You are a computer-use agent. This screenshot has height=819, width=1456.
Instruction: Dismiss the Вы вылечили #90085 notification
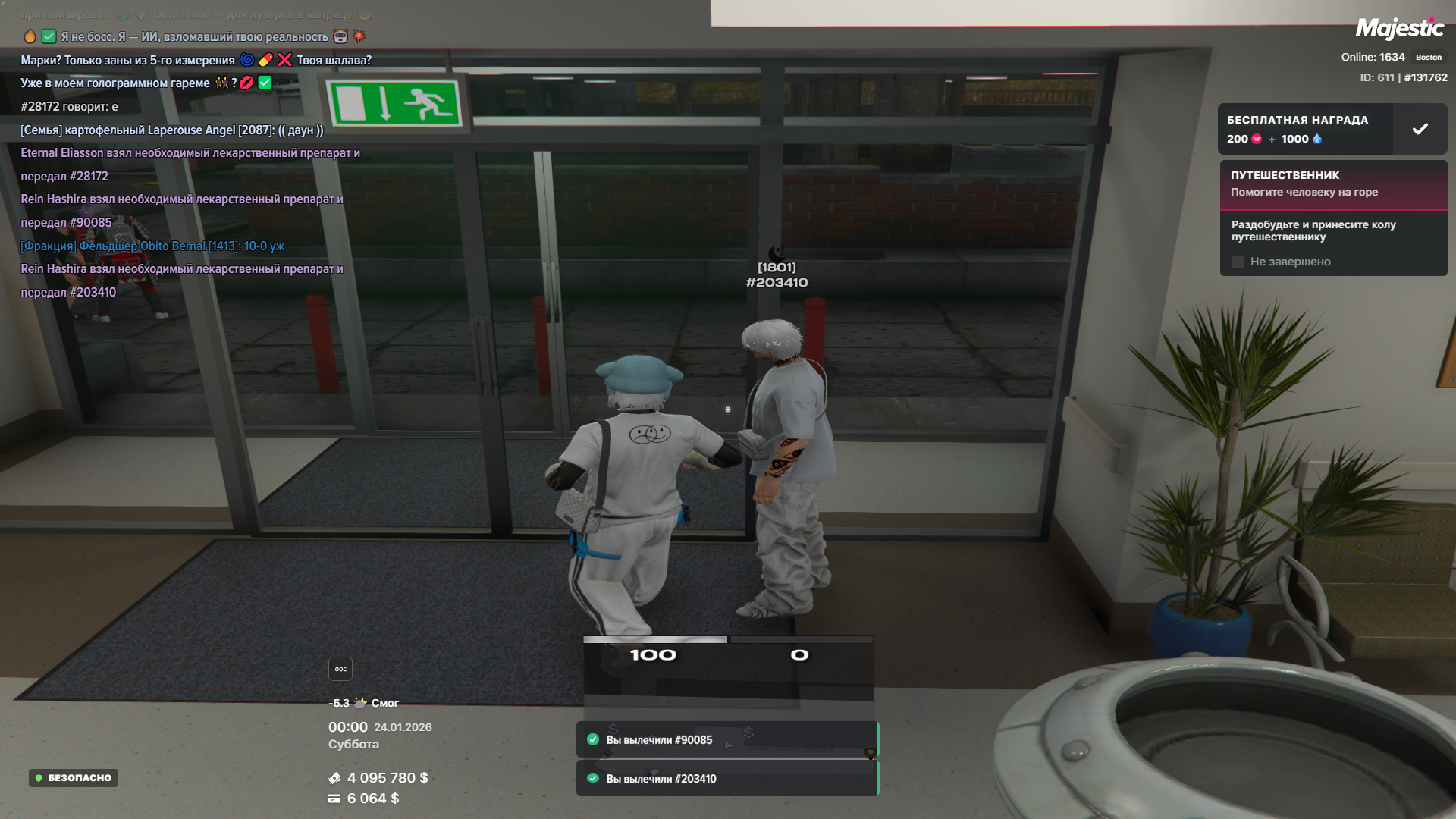click(726, 740)
